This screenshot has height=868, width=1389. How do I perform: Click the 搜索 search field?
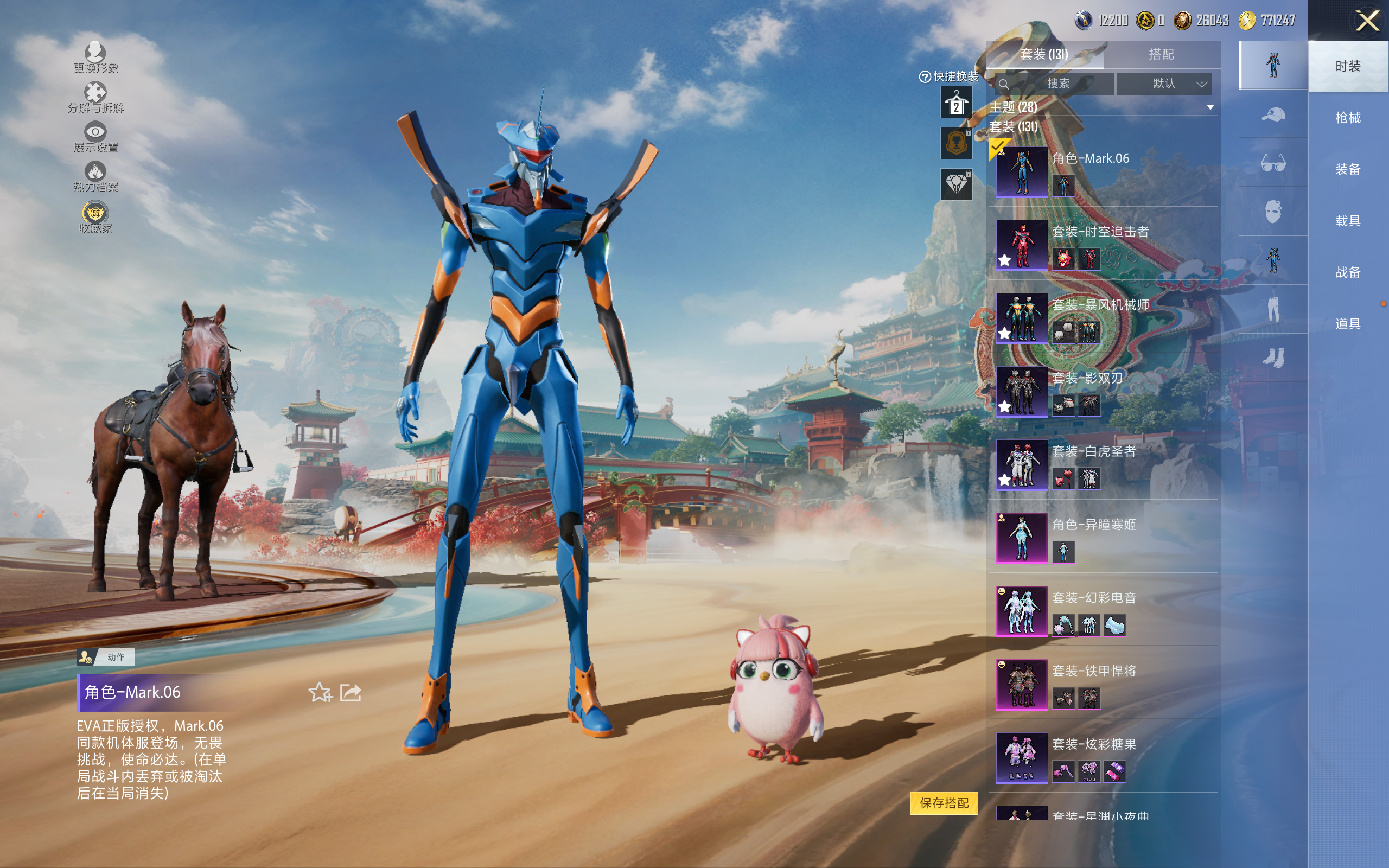(1056, 84)
